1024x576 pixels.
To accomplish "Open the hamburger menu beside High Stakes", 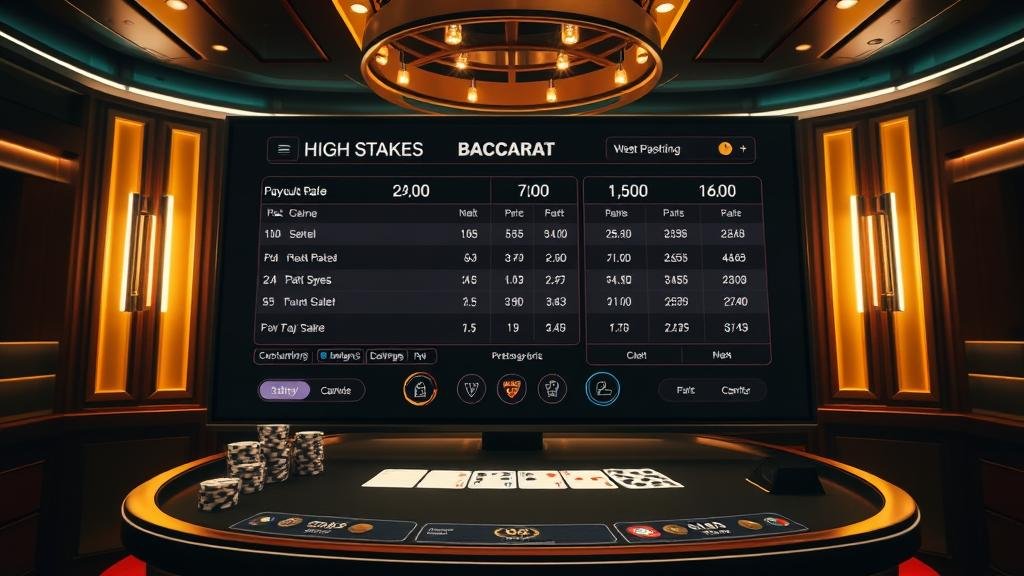I will (x=284, y=149).
